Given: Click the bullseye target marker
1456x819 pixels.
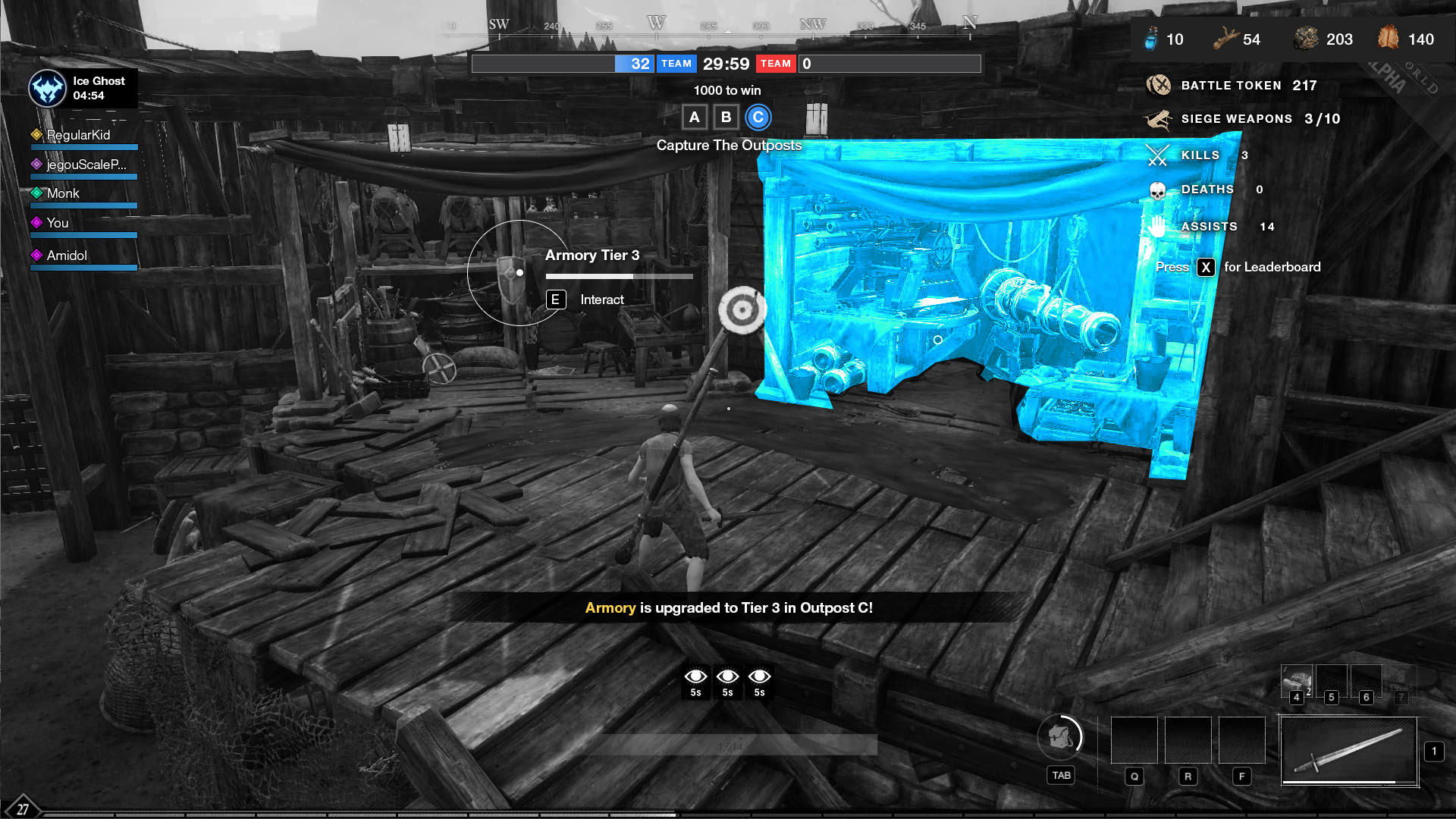Looking at the screenshot, I should [x=742, y=309].
